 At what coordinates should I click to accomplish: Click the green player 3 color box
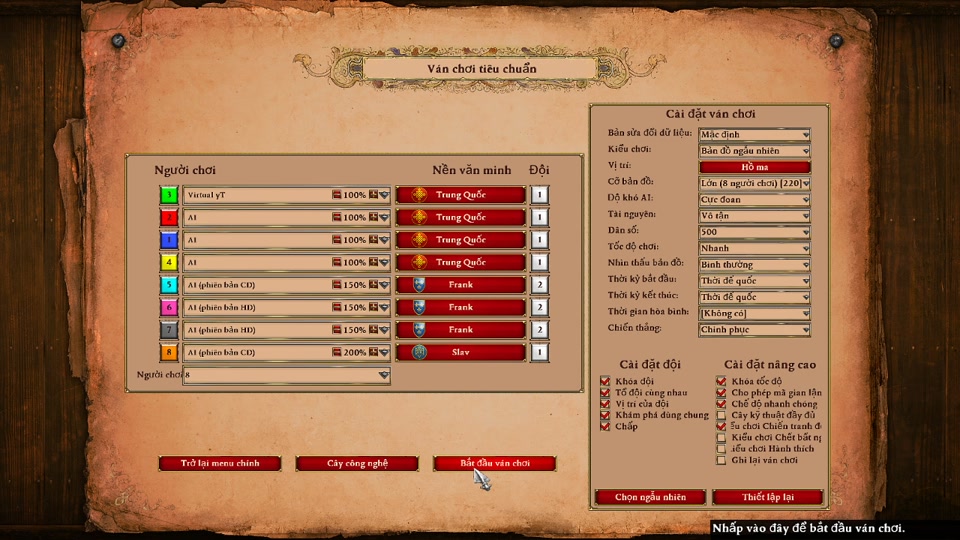[170, 195]
